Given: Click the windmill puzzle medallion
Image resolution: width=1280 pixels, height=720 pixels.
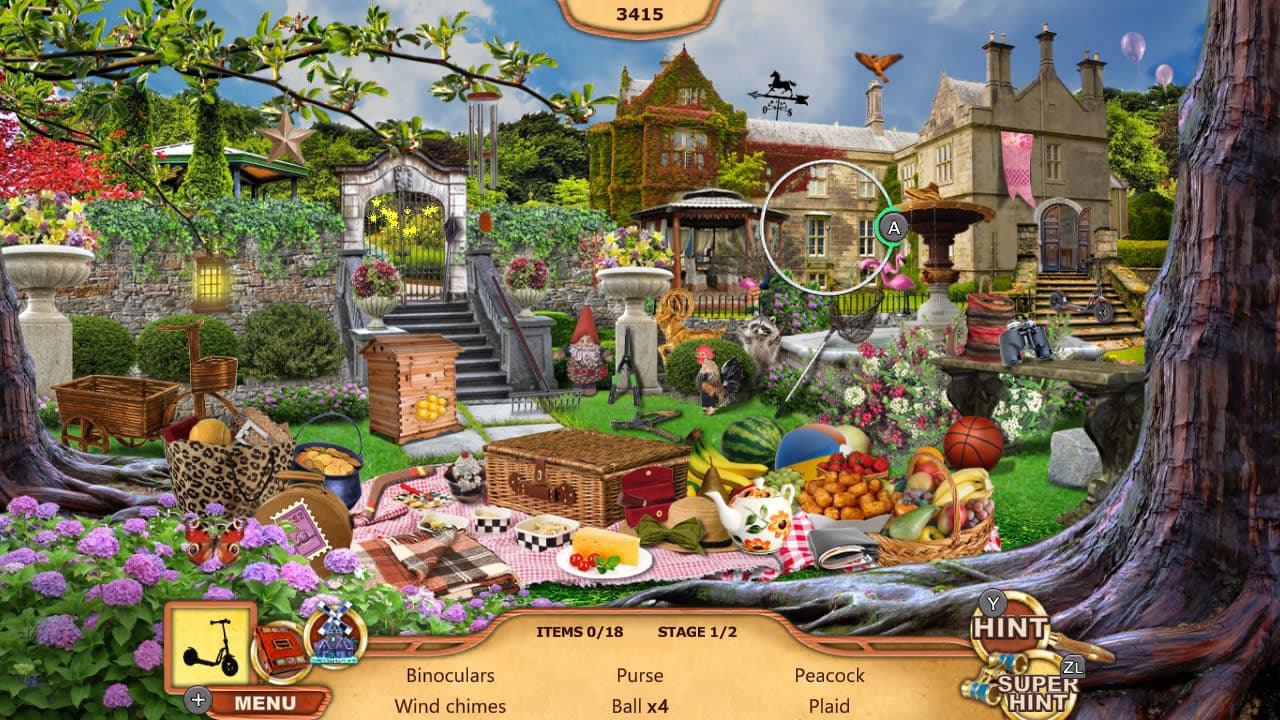Looking at the screenshot, I should [x=334, y=640].
